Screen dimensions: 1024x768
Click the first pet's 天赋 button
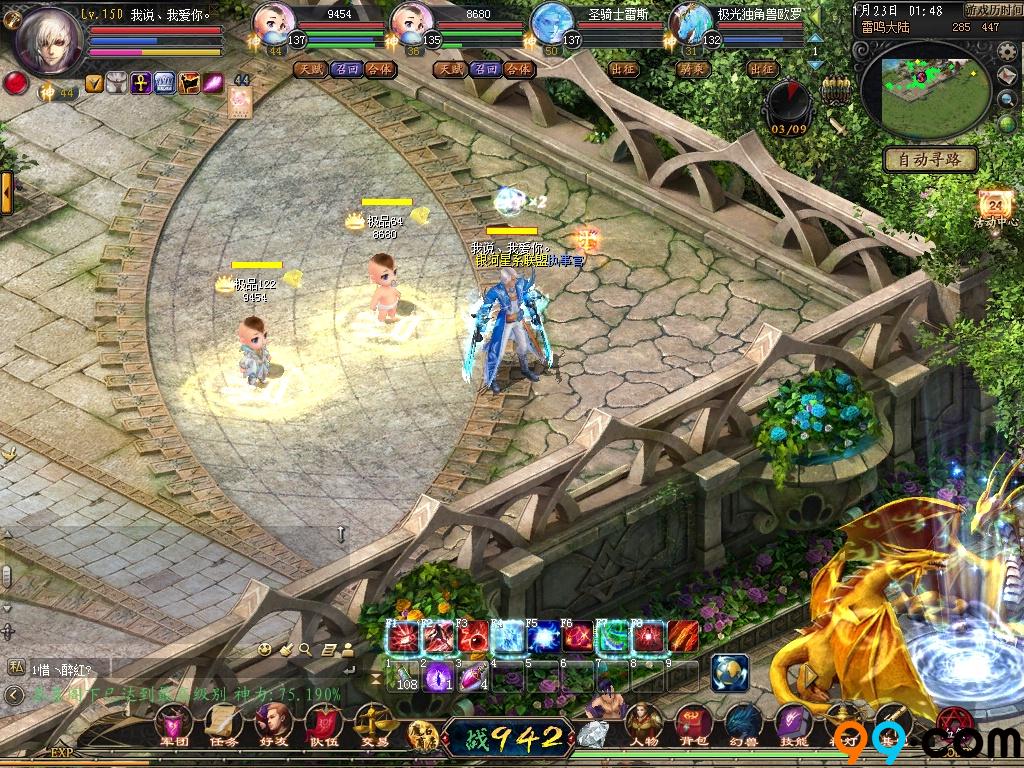click(x=310, y=69)
